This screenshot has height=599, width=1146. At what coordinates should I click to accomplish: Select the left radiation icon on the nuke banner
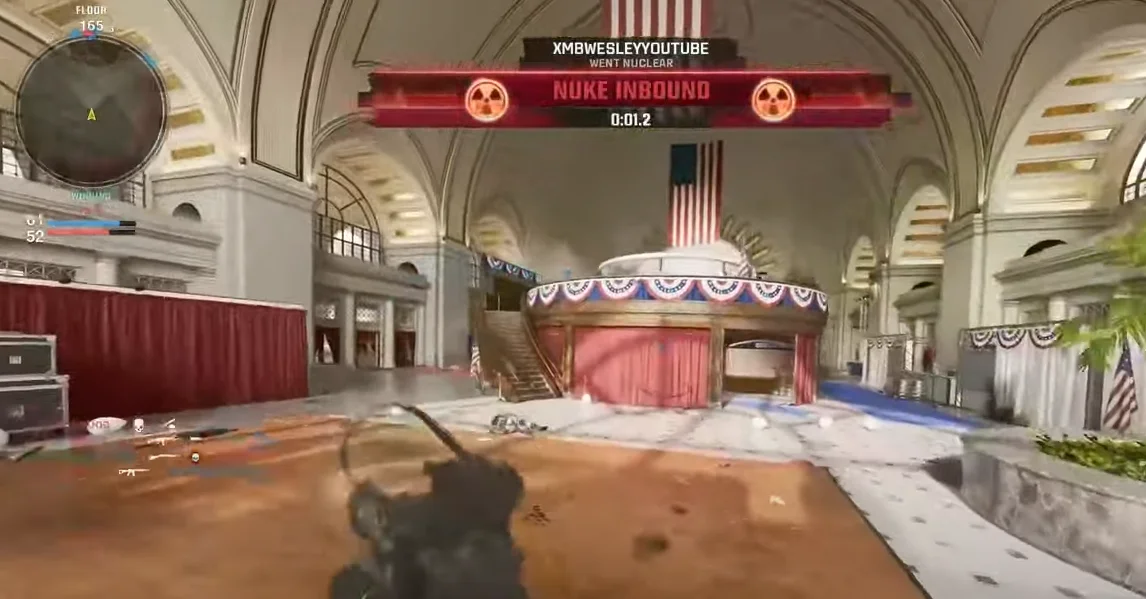[x=486, y=100]
